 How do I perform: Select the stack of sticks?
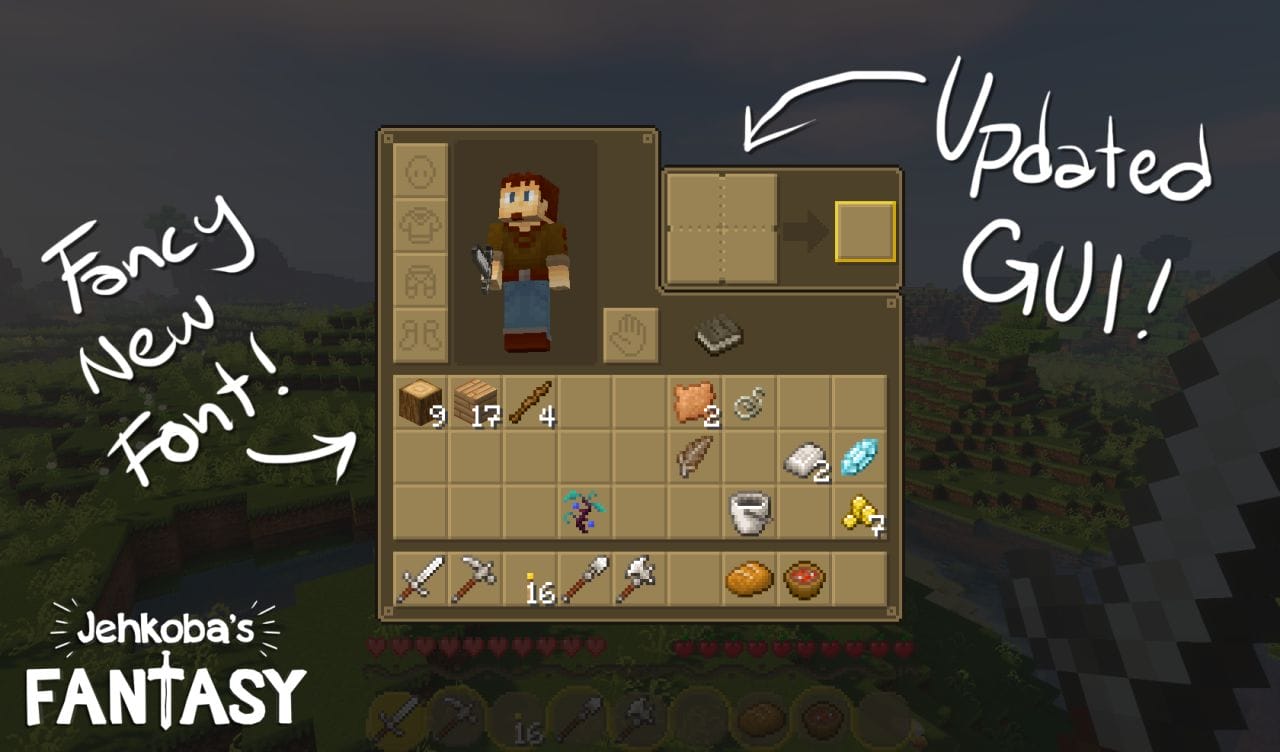point(530,400)
